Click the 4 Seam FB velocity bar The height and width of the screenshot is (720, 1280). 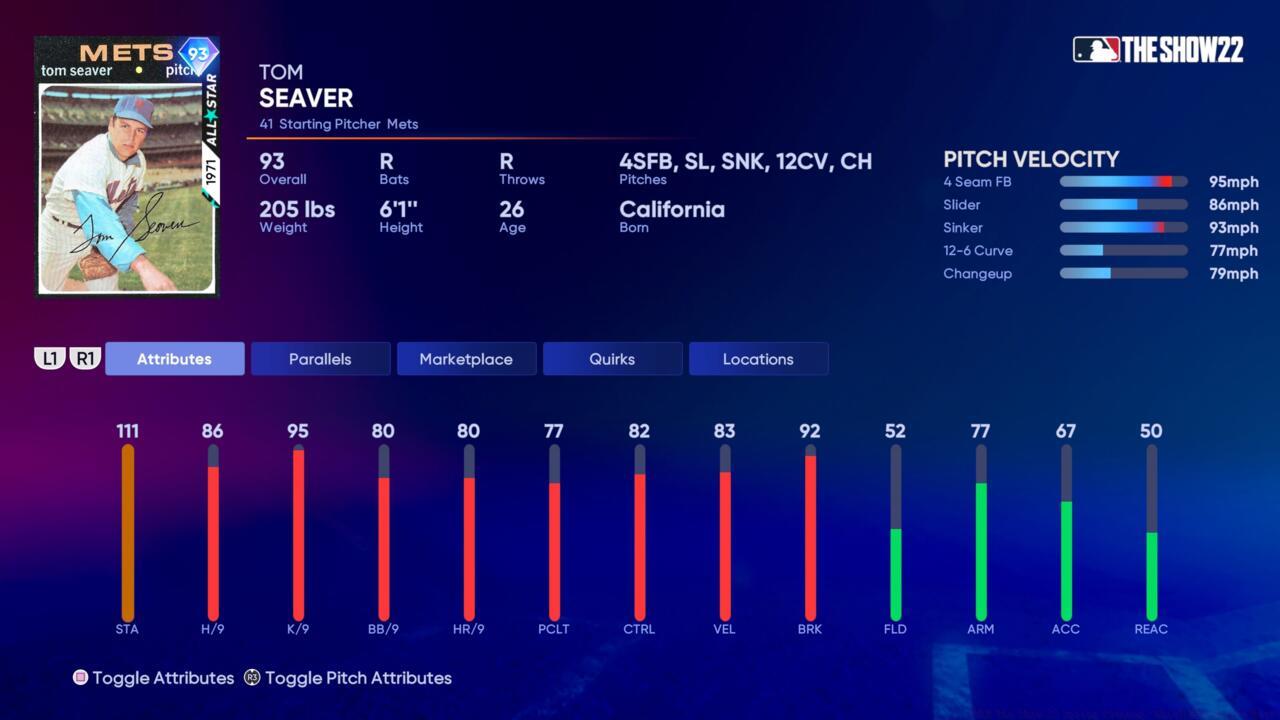coord(1123,182)
